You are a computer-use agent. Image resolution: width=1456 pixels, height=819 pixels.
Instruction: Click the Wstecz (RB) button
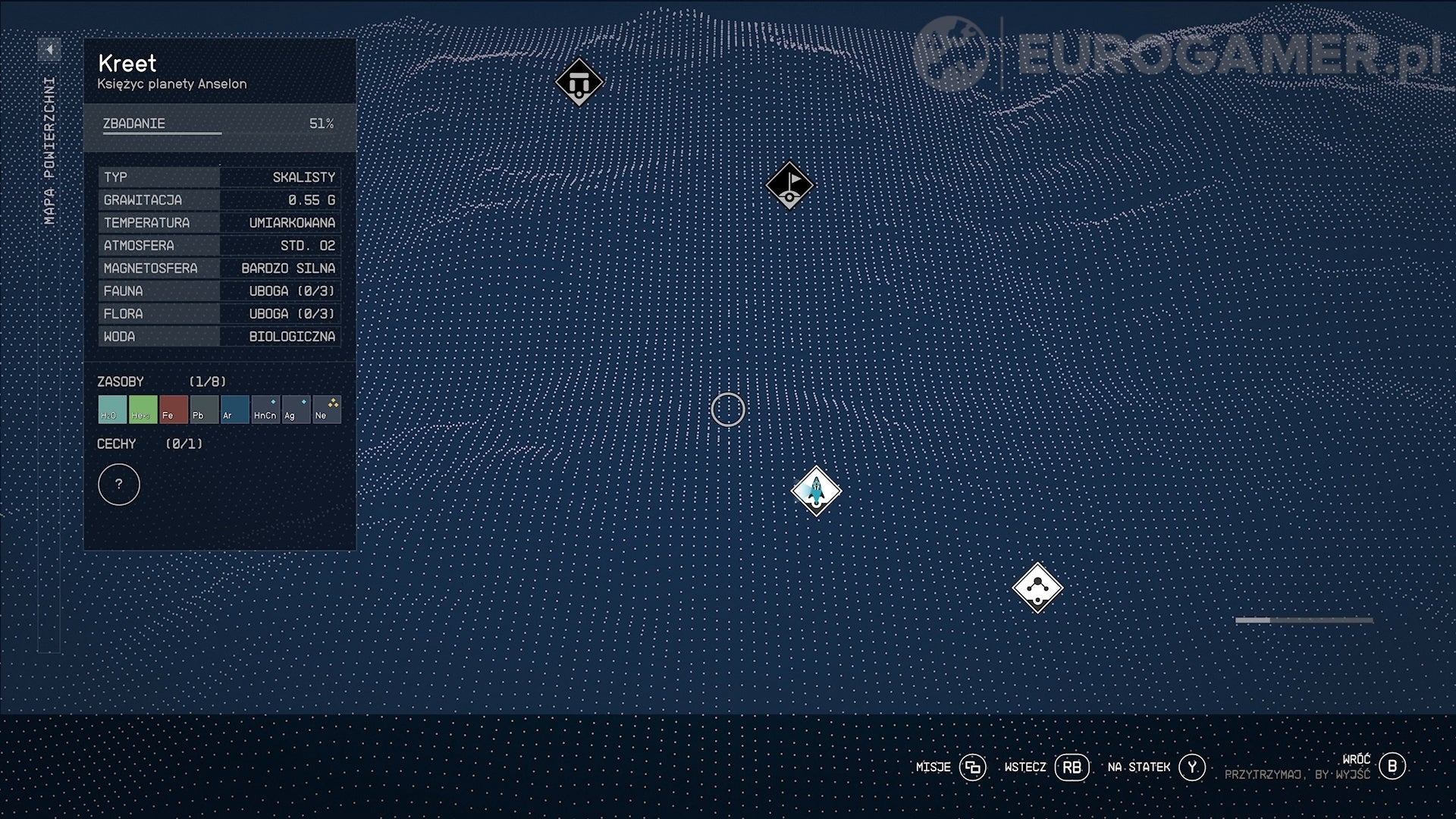pyautogui.click(x=1073, y=767)
